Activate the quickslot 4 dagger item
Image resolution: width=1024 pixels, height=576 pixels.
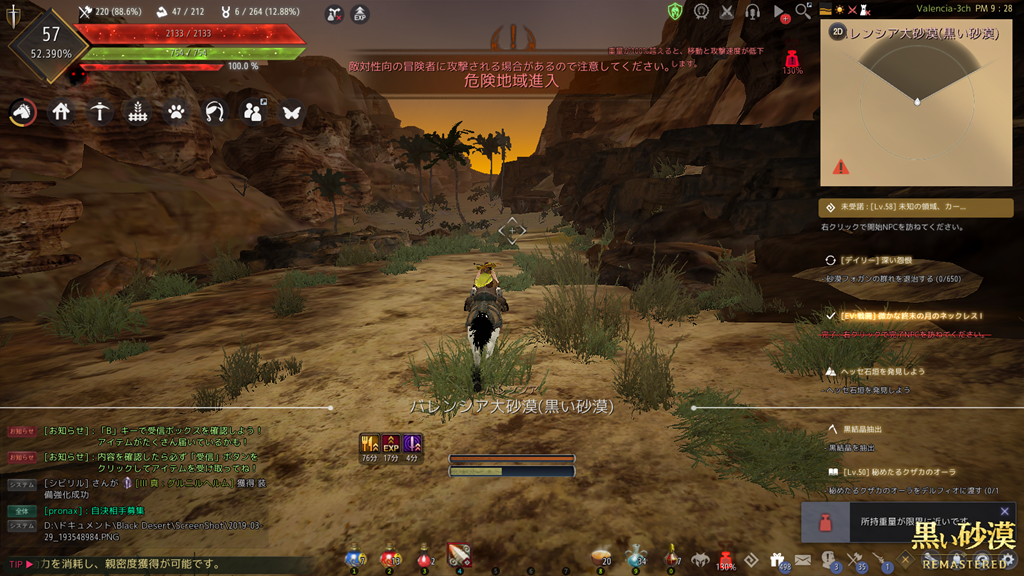(x=459, y=555)
